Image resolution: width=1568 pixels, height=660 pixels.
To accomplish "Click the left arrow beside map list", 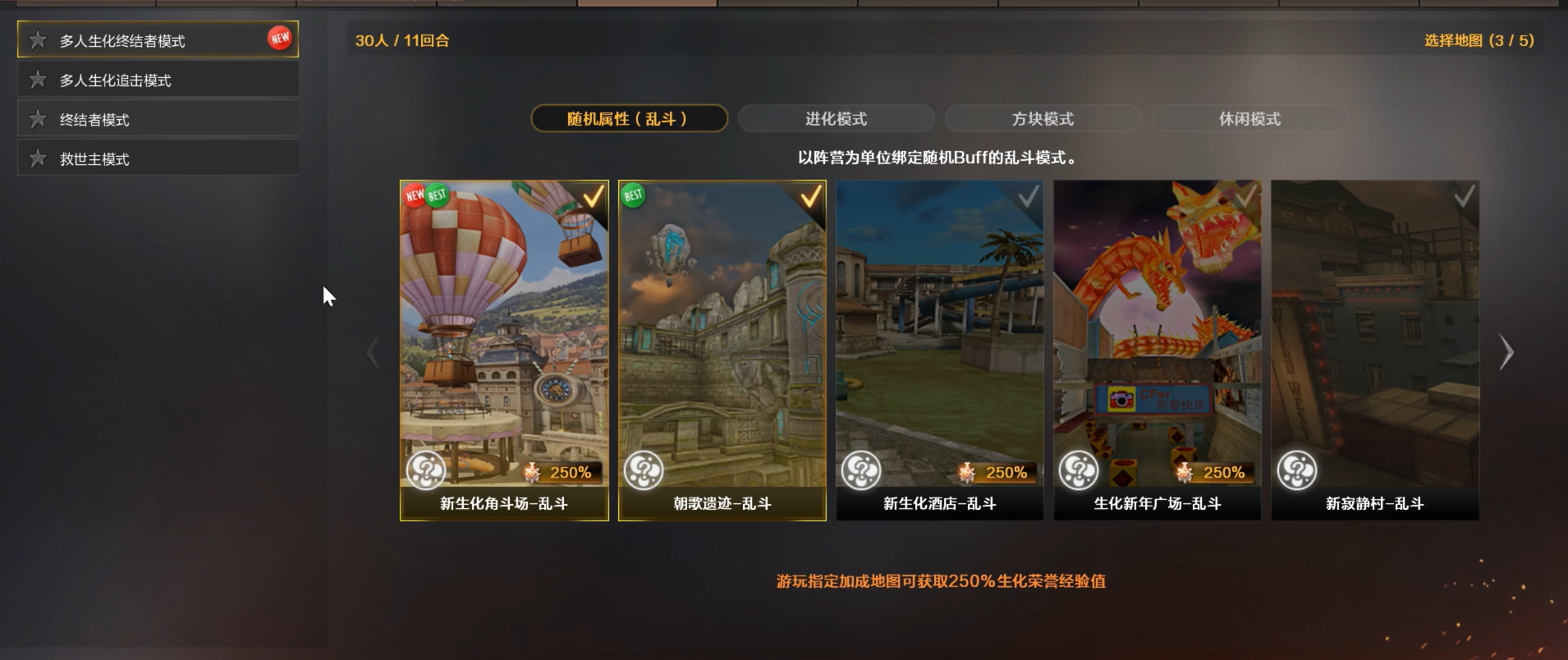I will [x=374, y=351].
